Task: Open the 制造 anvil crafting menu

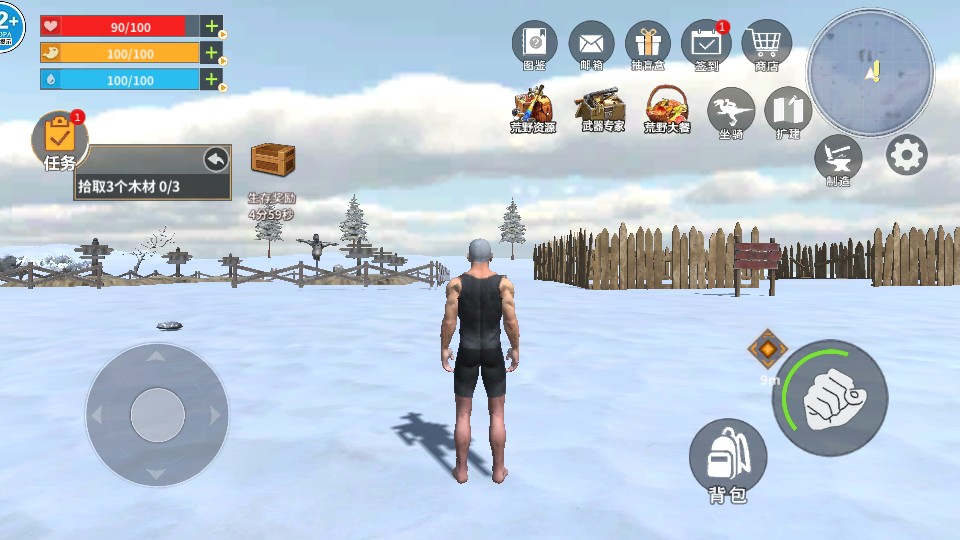Action: click(838, 157)
